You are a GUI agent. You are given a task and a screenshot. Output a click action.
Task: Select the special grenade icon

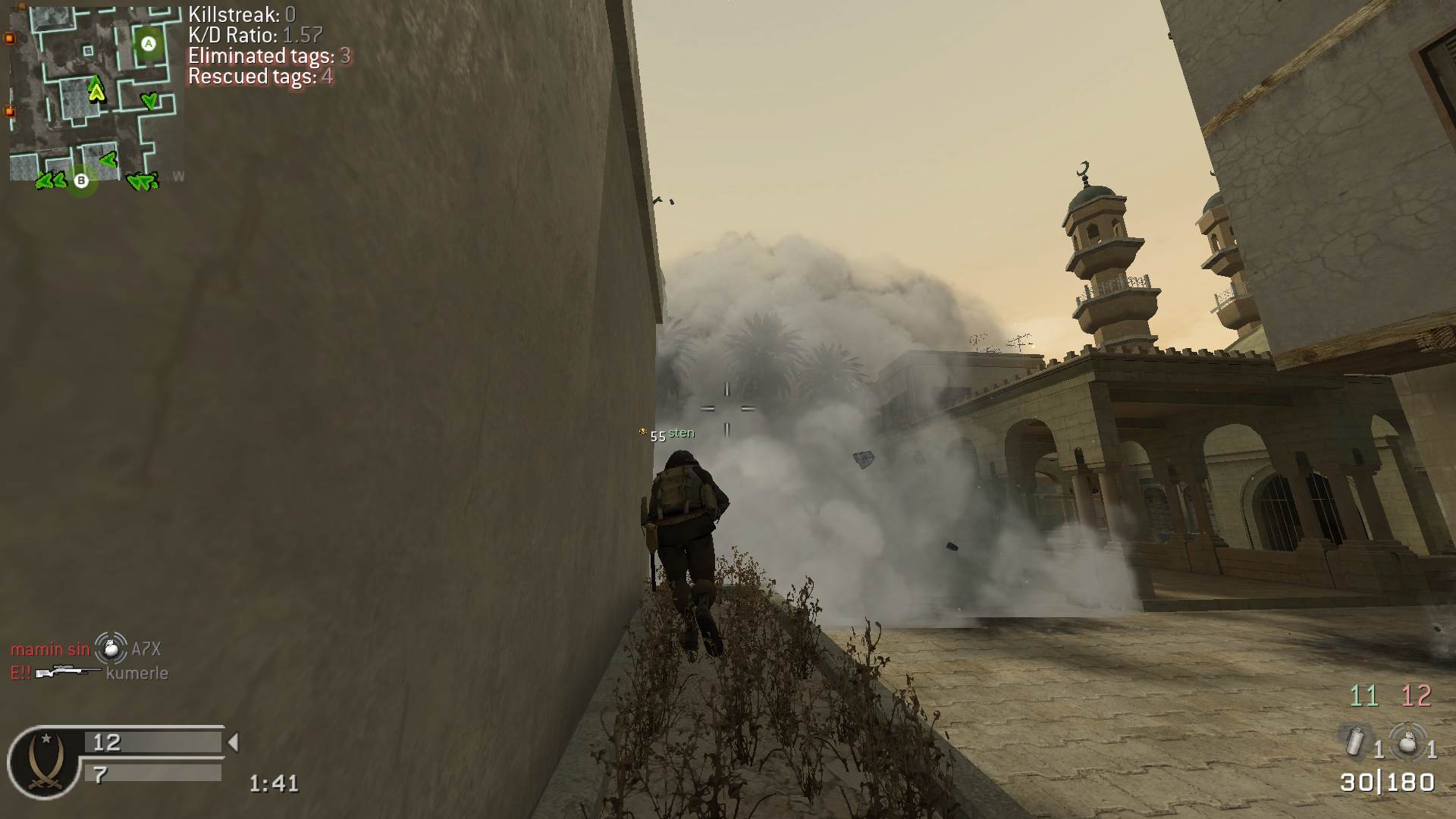tap(1355, 742)
